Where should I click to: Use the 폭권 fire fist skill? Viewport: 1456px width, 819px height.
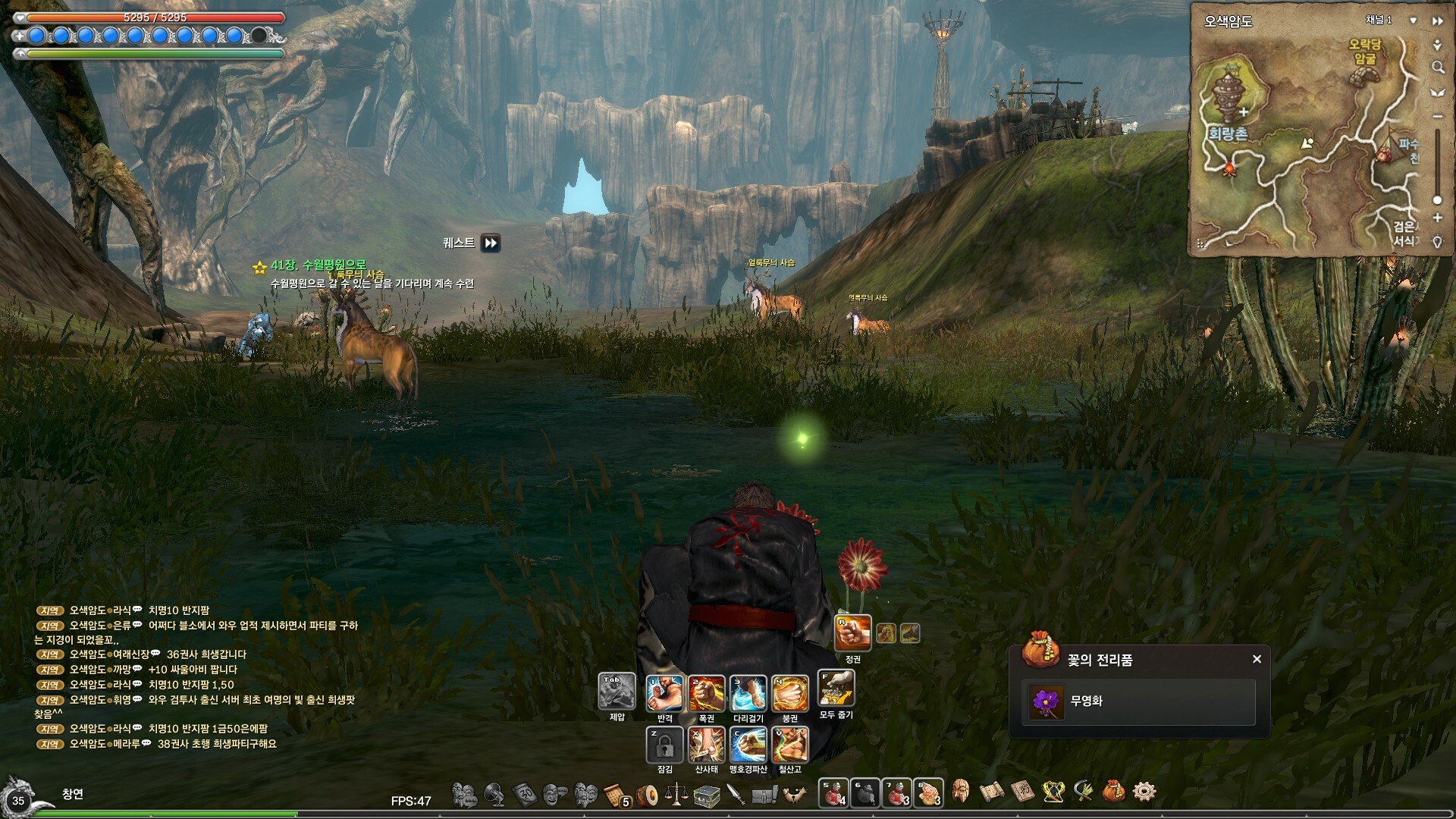point(706,693)
